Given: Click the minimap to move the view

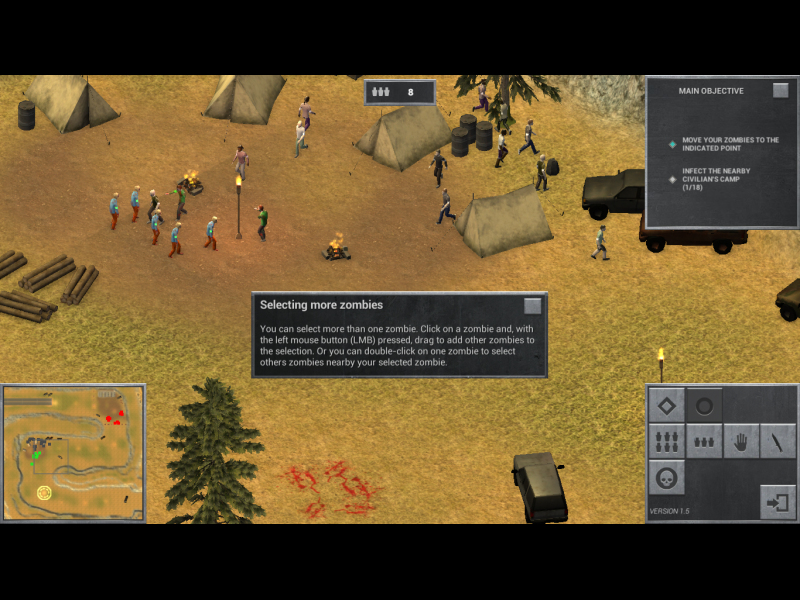Looking at the screenshot, I should [x=73, y=453].
